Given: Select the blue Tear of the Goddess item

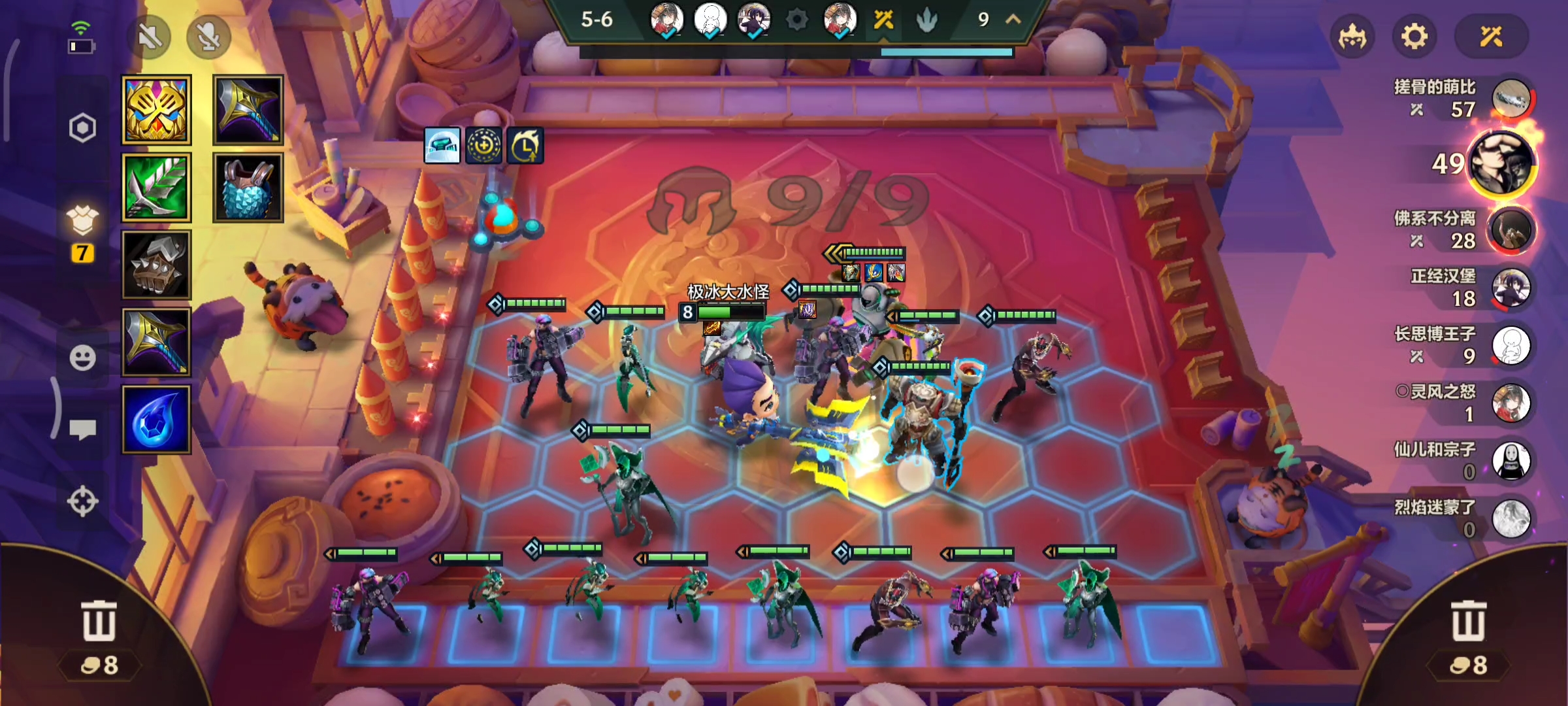Looking at the screenshot, I should 157,420.
